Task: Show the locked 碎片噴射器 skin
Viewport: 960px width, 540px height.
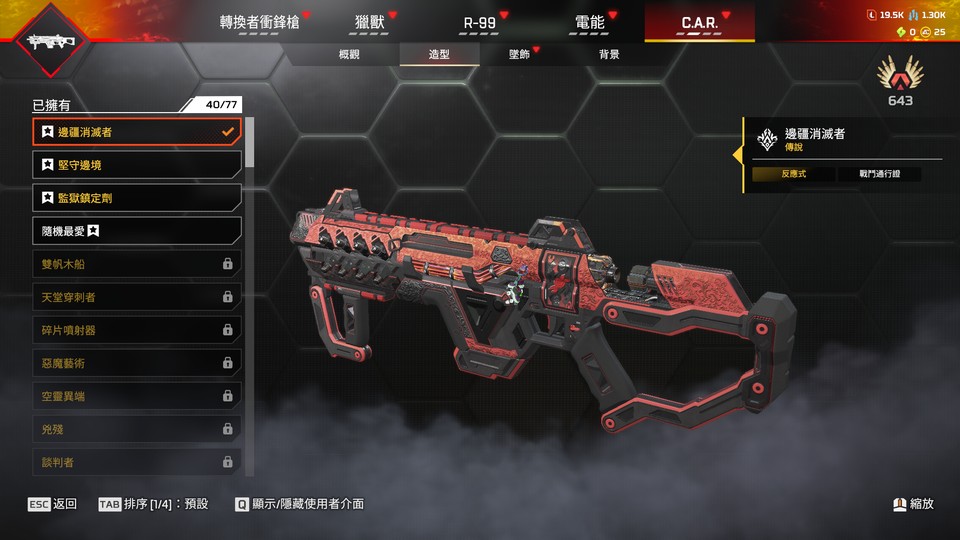Action: (136, 330)
